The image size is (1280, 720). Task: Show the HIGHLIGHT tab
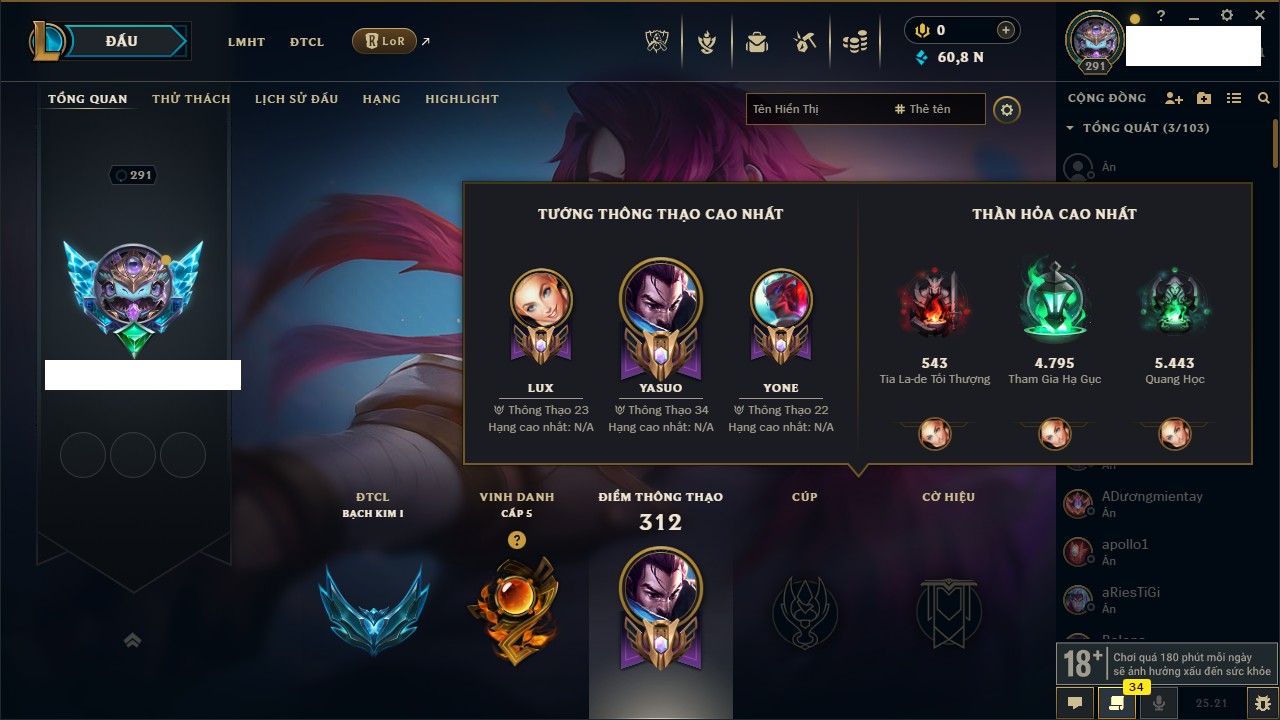pyautogui.click(x=461, y=99)
